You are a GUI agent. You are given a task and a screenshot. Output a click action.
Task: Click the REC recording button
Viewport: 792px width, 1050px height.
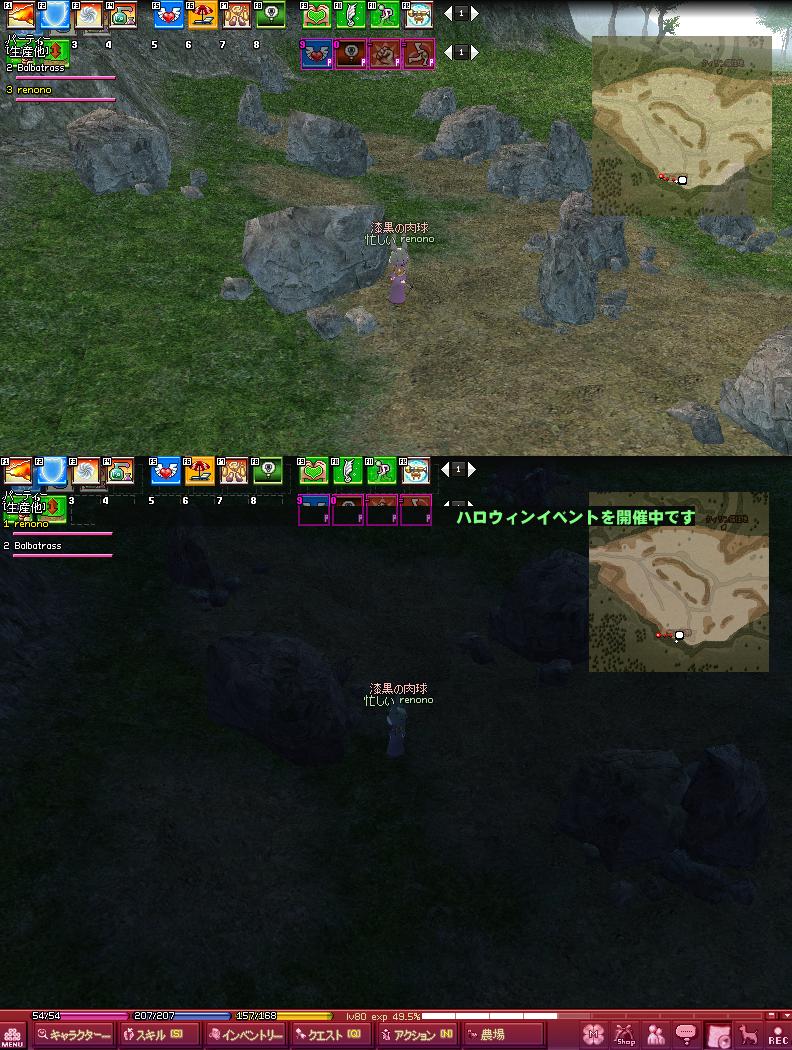tap(777, 1035)
